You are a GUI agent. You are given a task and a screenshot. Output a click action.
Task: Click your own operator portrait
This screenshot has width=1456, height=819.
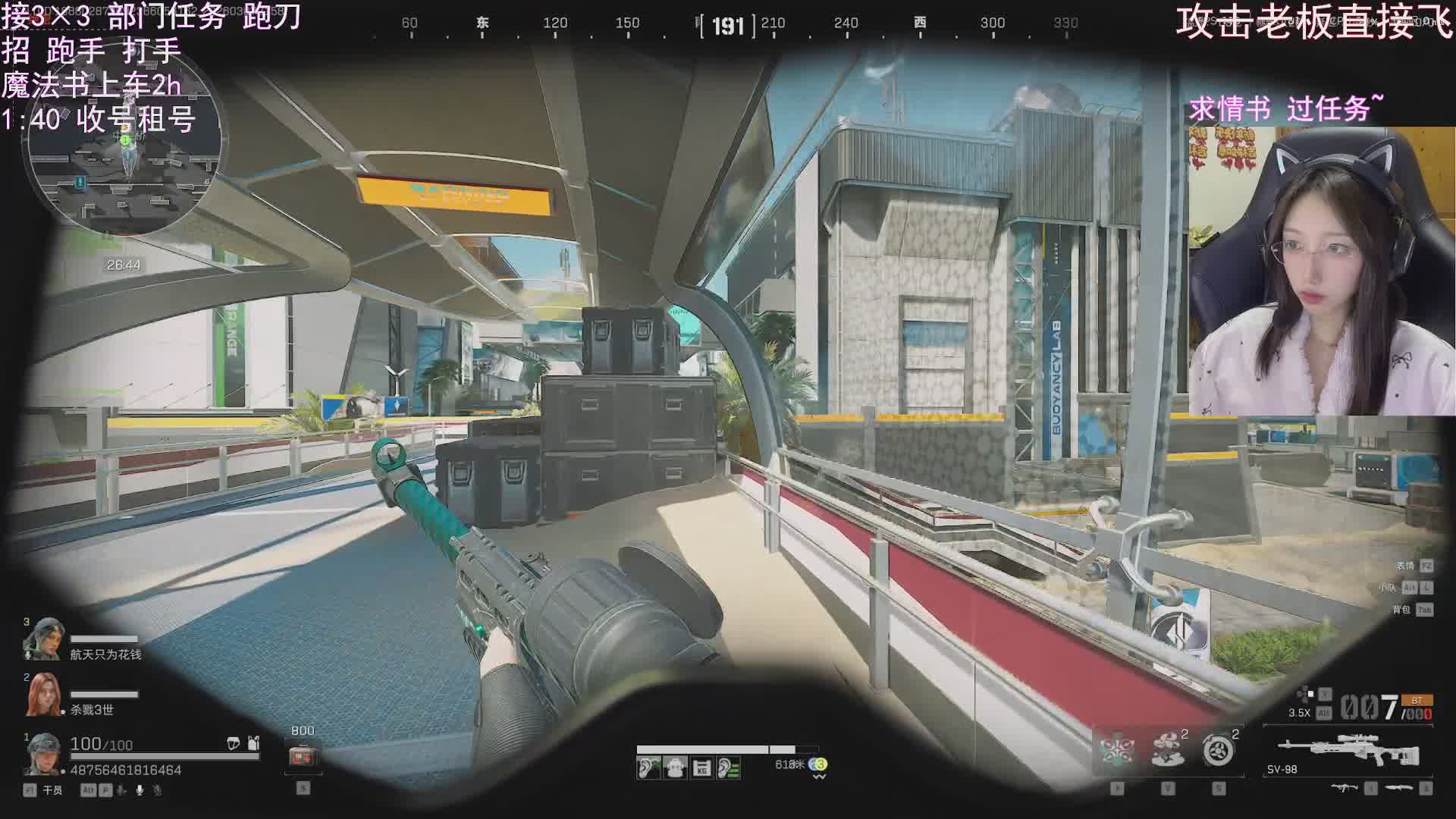click(42, 754)
